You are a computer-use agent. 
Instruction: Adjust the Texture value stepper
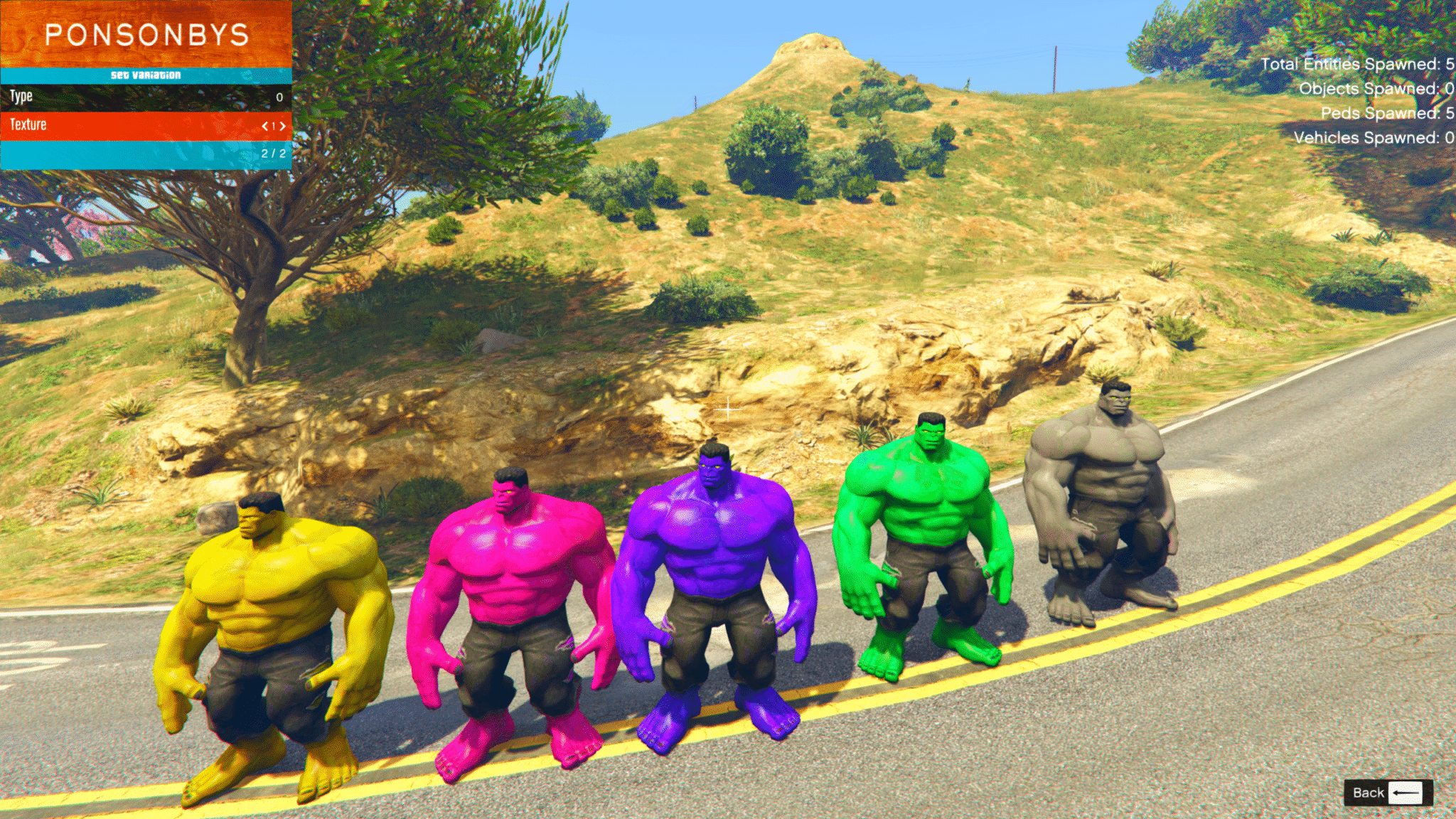273,124
